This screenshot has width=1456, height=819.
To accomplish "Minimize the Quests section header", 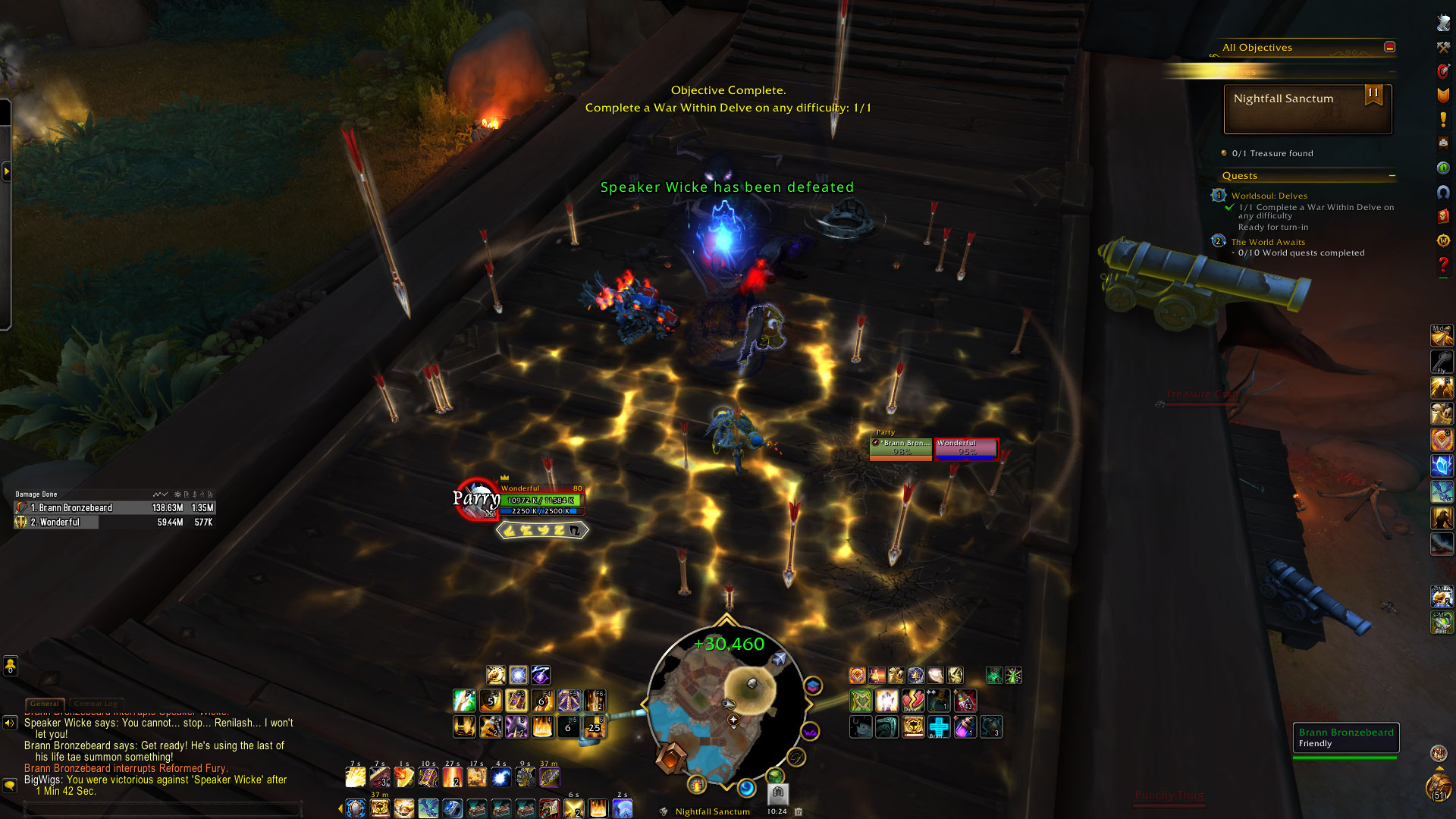I will [1392, 176].
